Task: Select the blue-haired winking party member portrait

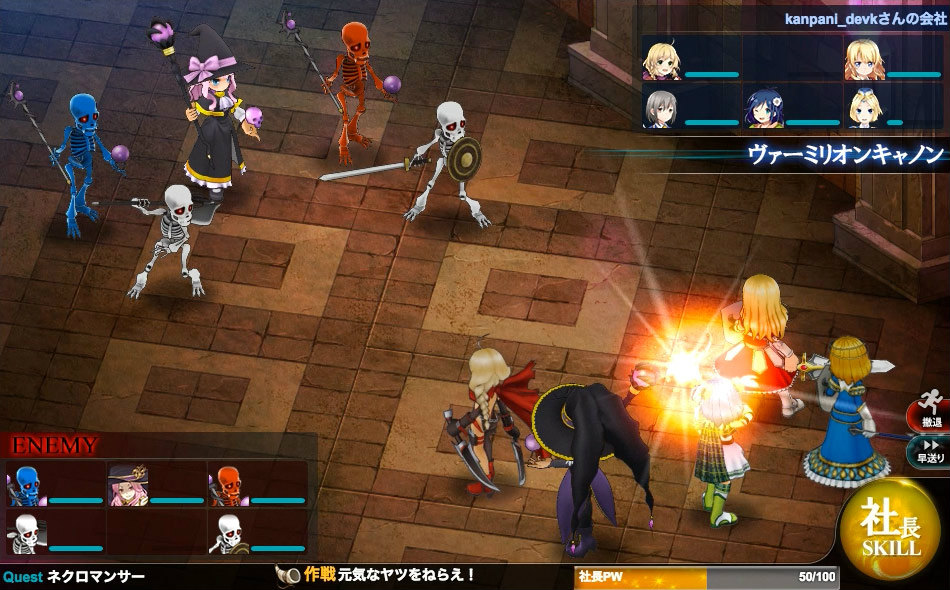Action: click(x=762, y=108)
